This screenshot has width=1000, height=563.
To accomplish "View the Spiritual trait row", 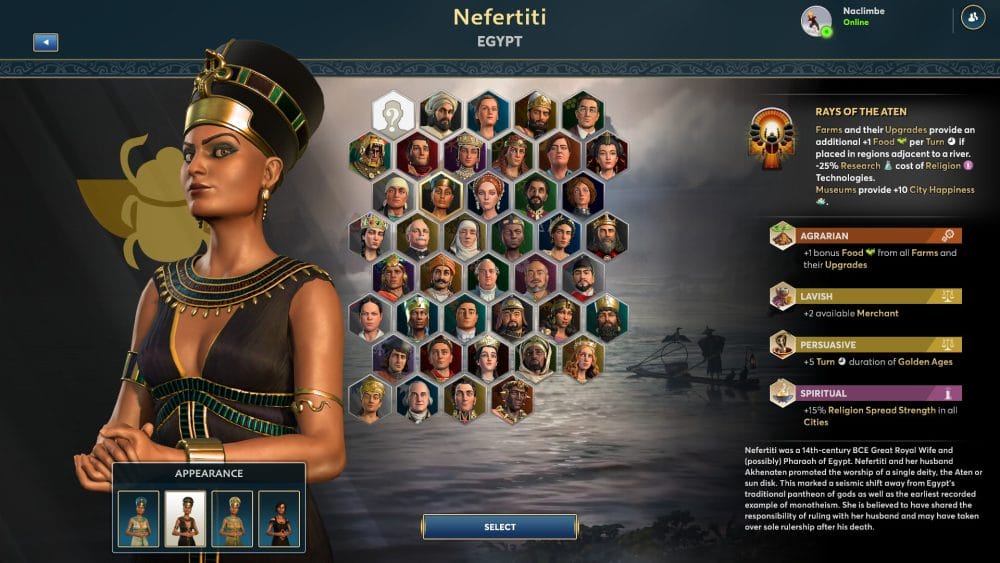I will [x=865, y=393].
